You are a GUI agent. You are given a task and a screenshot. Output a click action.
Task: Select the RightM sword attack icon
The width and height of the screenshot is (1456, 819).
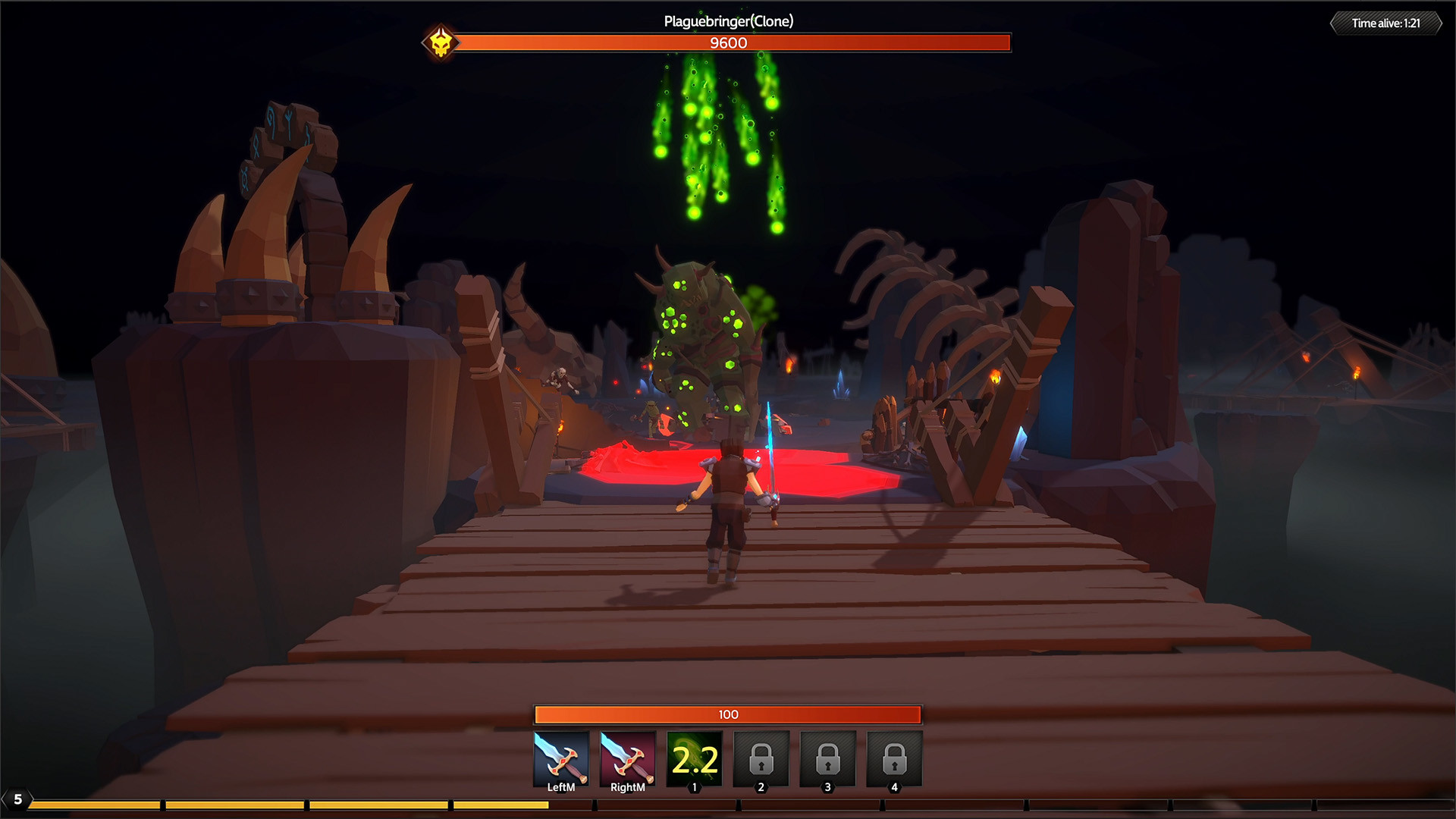628,758
